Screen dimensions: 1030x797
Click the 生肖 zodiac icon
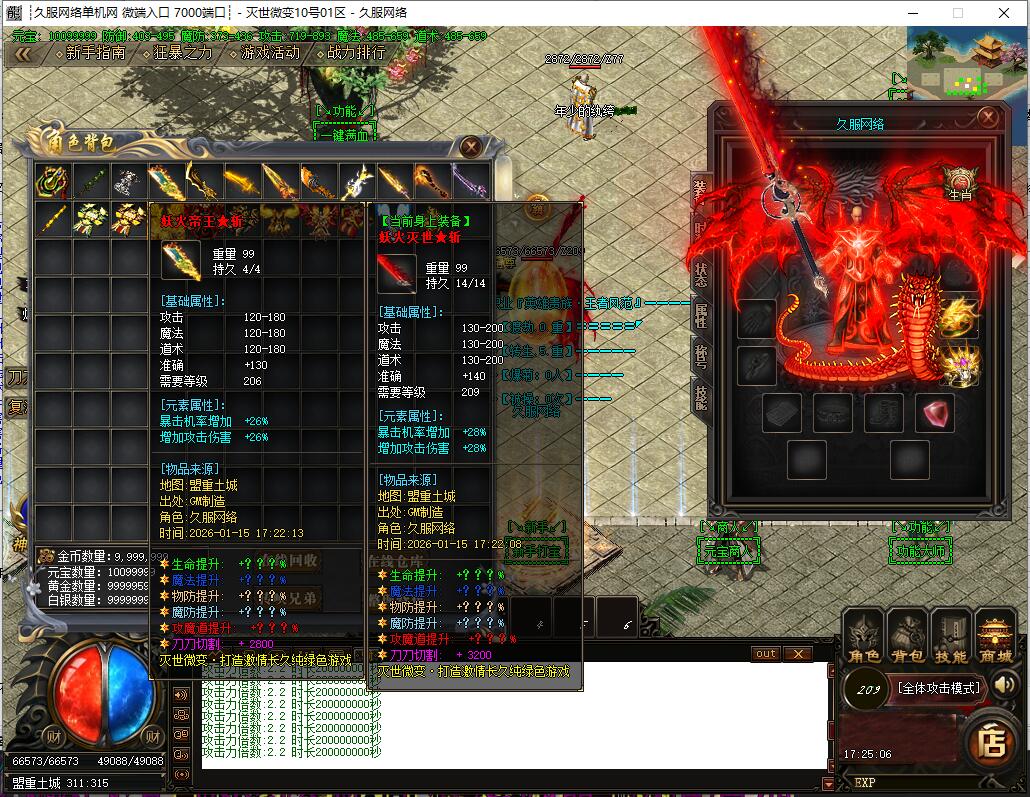959,183
